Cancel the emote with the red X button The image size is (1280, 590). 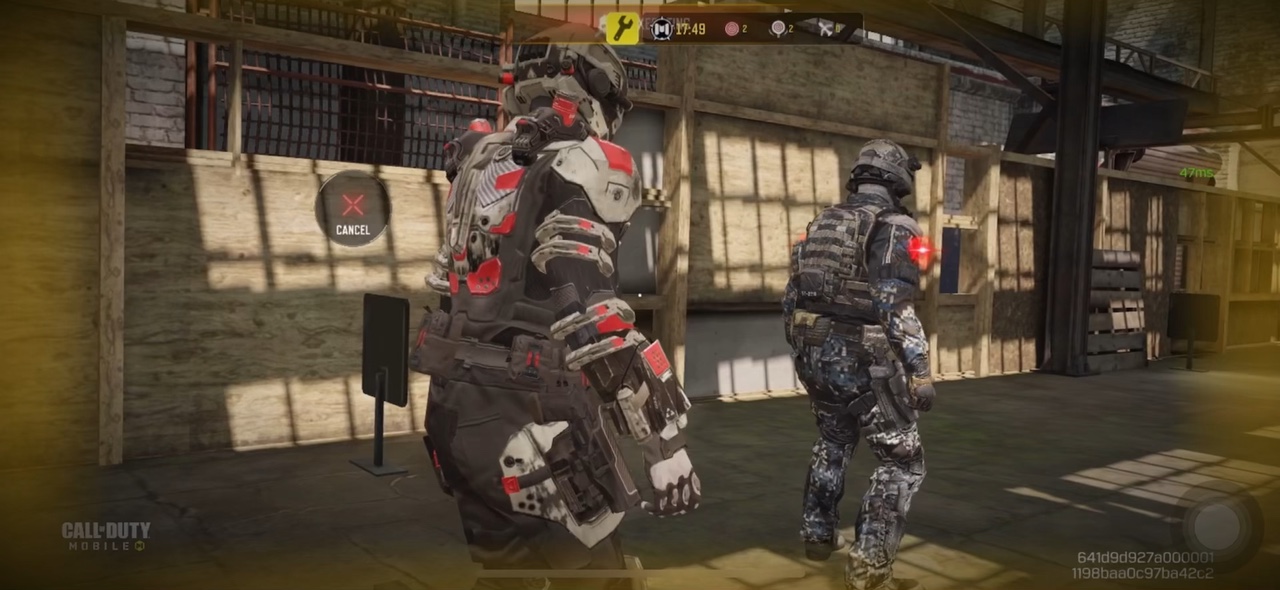tap(352, 209)
